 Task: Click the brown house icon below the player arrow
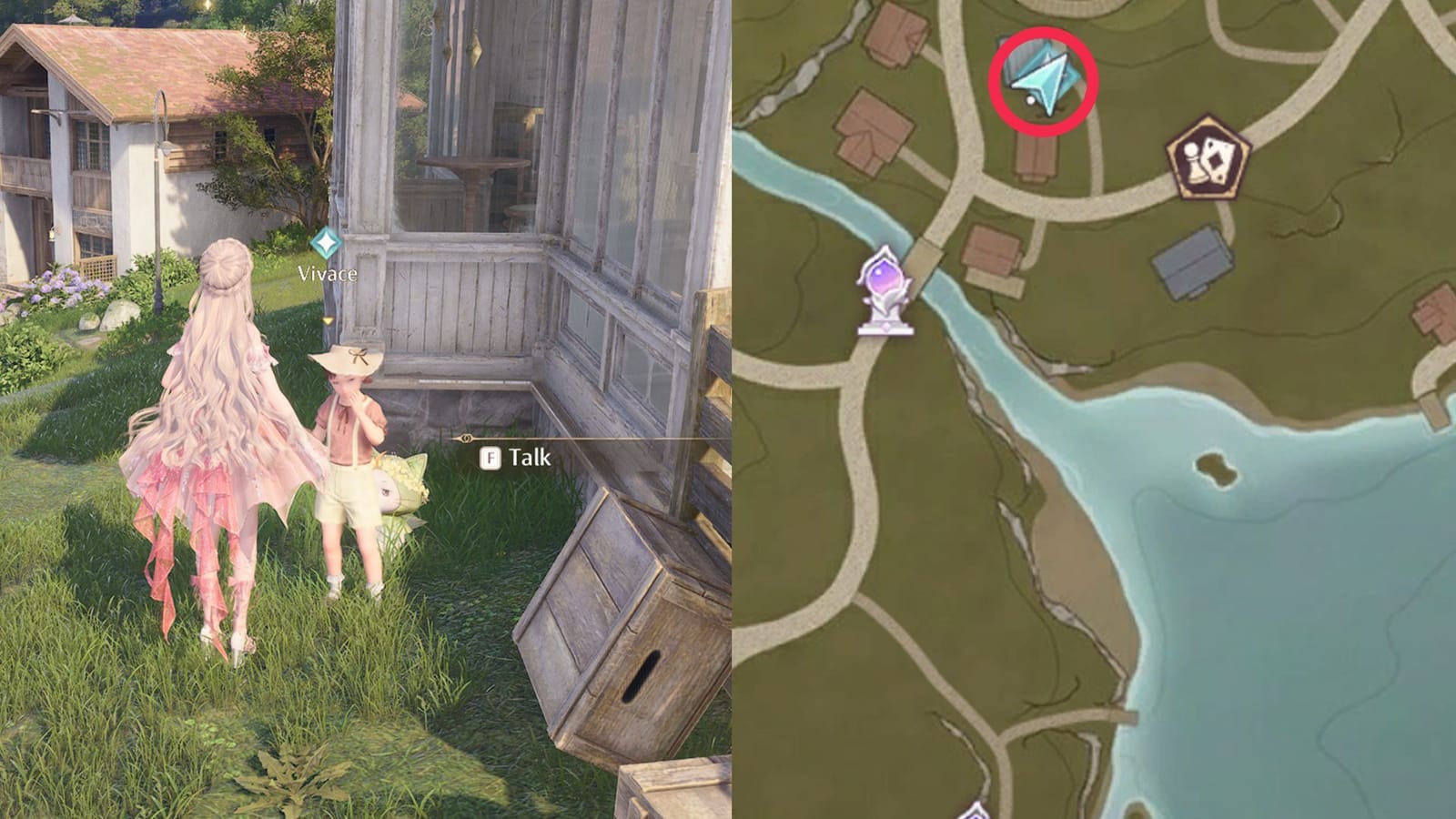pos(1037,161)
